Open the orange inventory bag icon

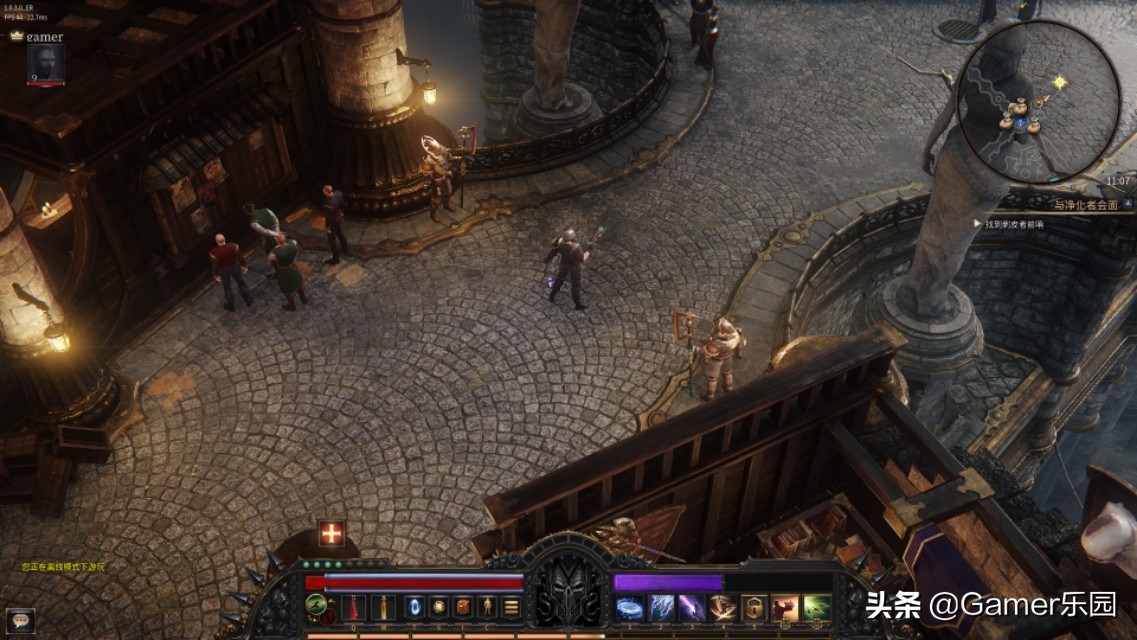(x=462, y=607)
